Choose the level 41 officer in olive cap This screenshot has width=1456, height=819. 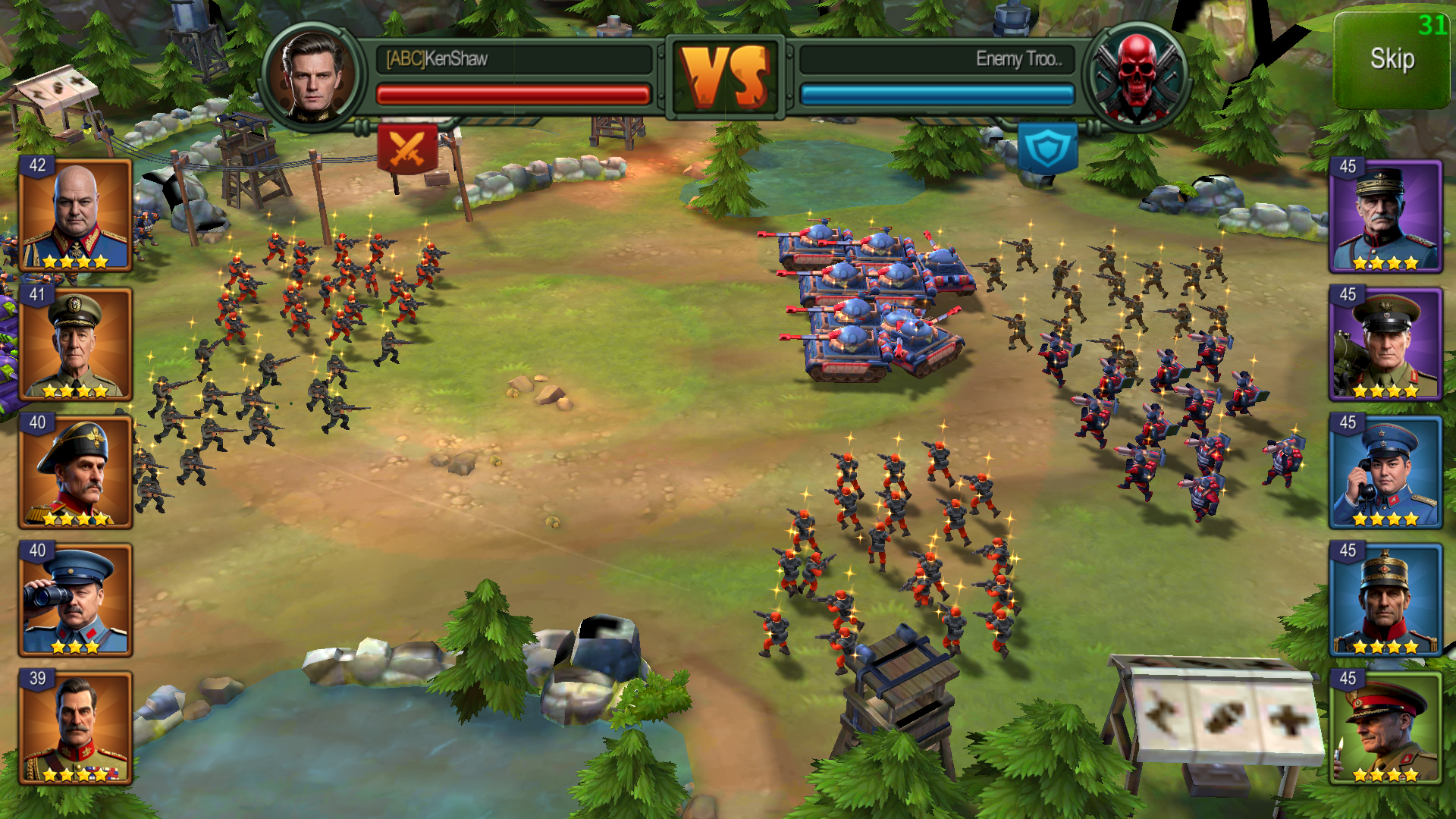tap(76, 344)
